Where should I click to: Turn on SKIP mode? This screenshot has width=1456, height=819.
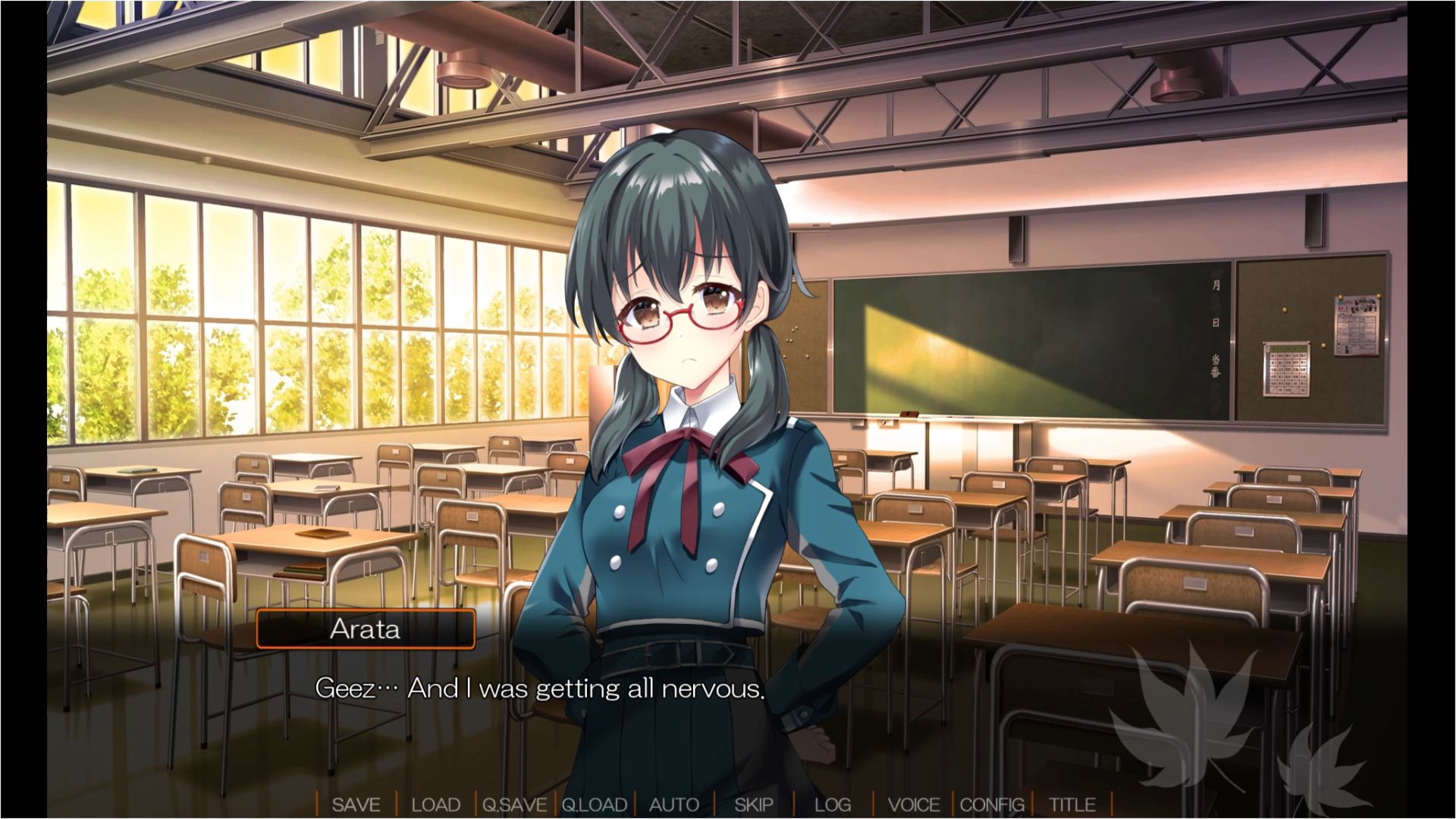click(754, 805)
